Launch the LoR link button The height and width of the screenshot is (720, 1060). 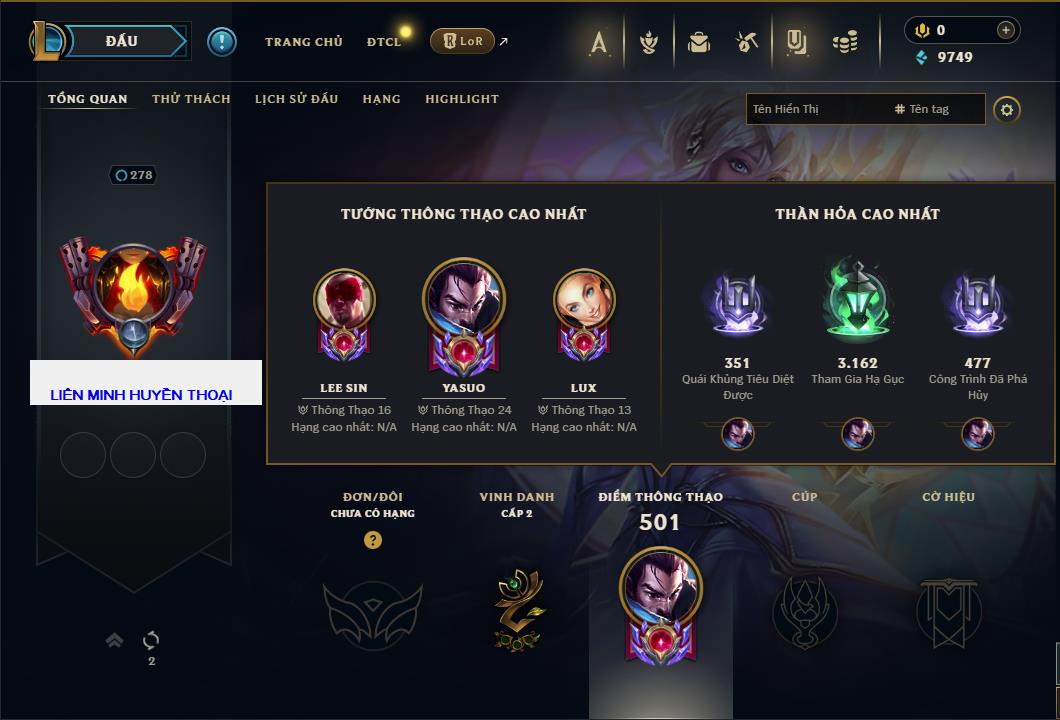tap(462, 41)
